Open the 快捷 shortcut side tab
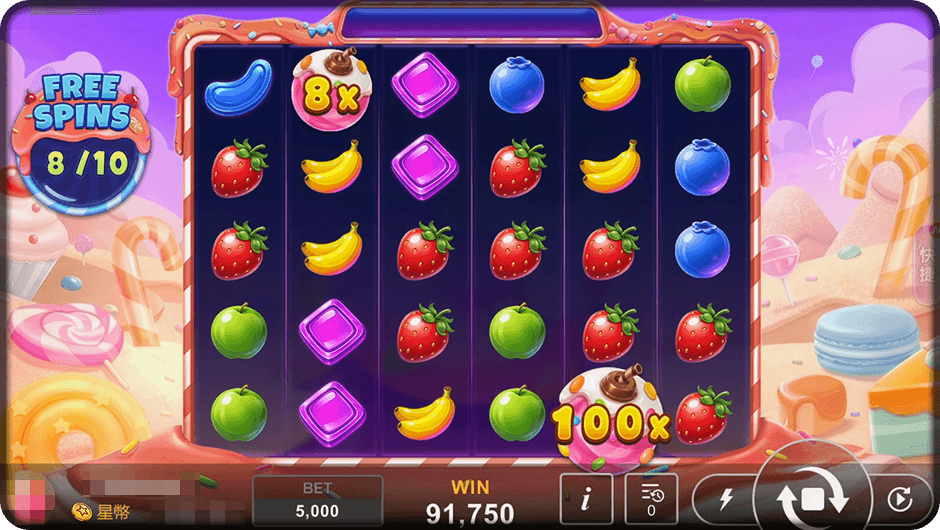940x530 pixels. point(926,264)
